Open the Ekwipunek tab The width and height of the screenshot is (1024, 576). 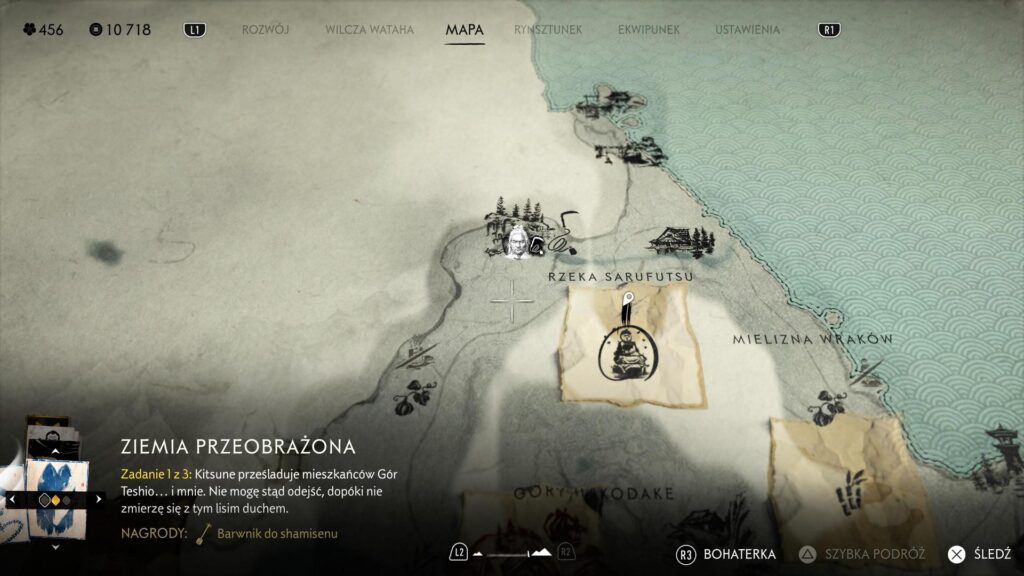coord(649,30)
